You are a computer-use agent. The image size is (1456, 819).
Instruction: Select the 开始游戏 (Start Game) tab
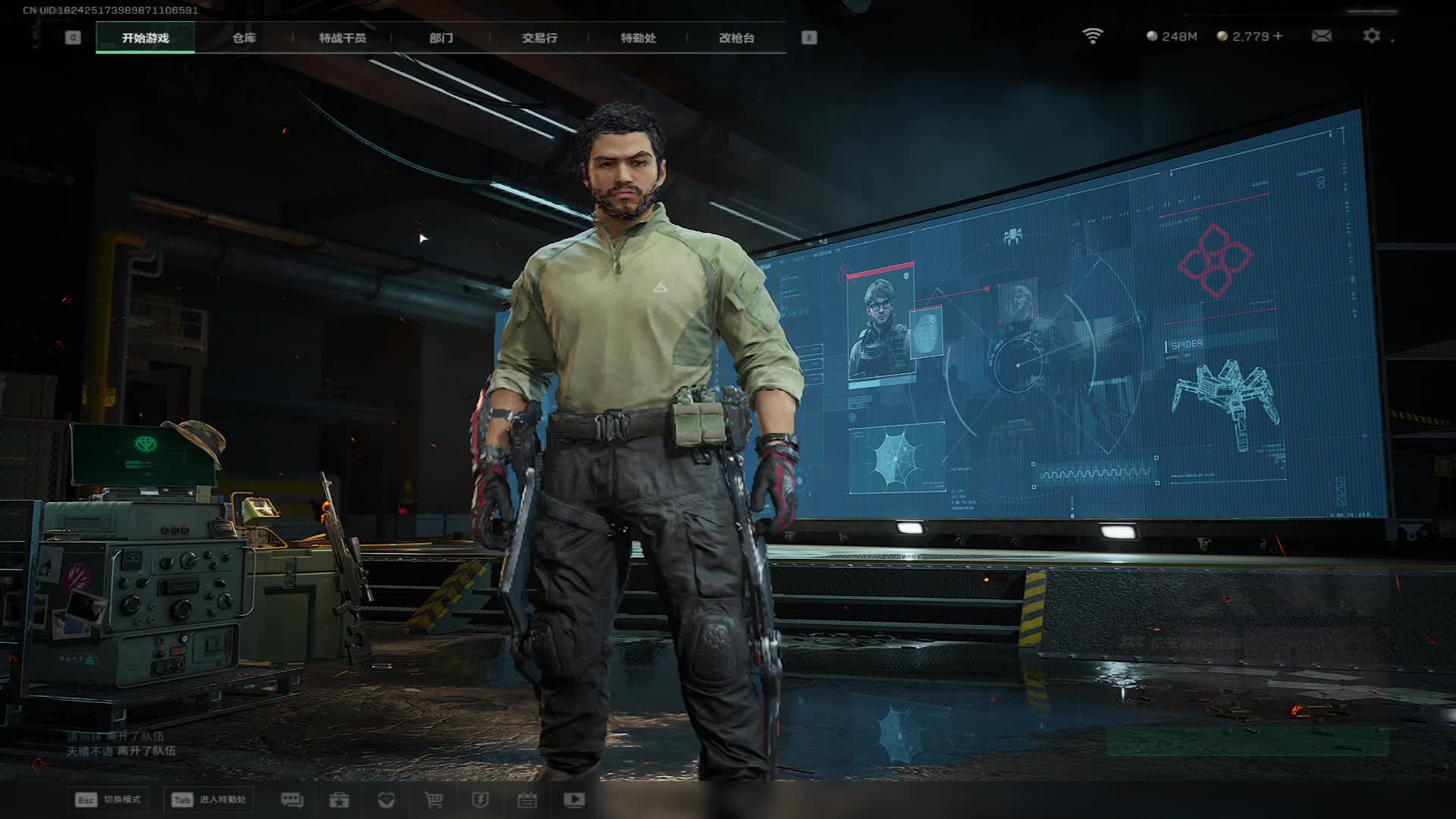click(x=145, y=38)
